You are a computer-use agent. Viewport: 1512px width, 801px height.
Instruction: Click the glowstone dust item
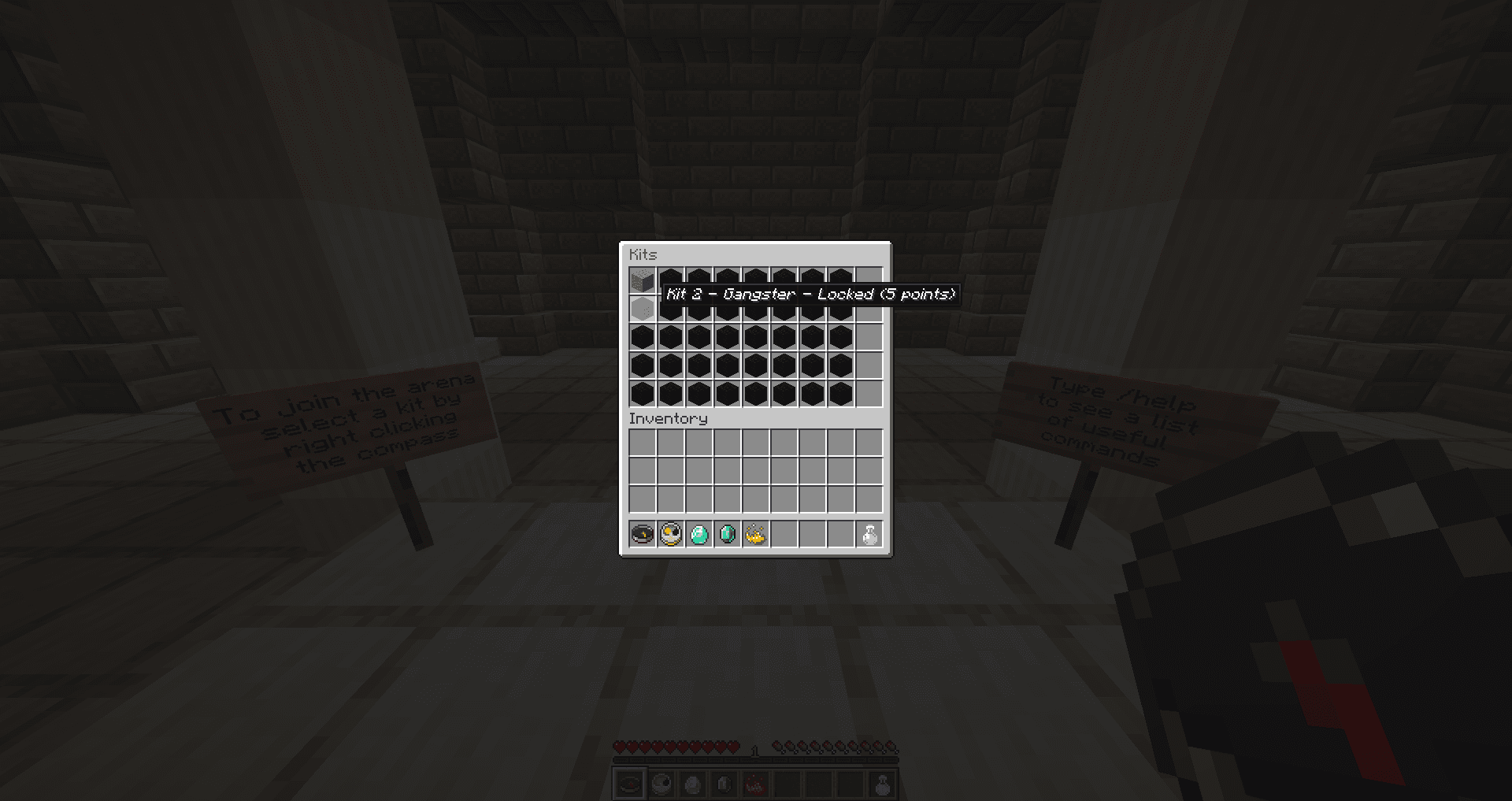[756, 534]
